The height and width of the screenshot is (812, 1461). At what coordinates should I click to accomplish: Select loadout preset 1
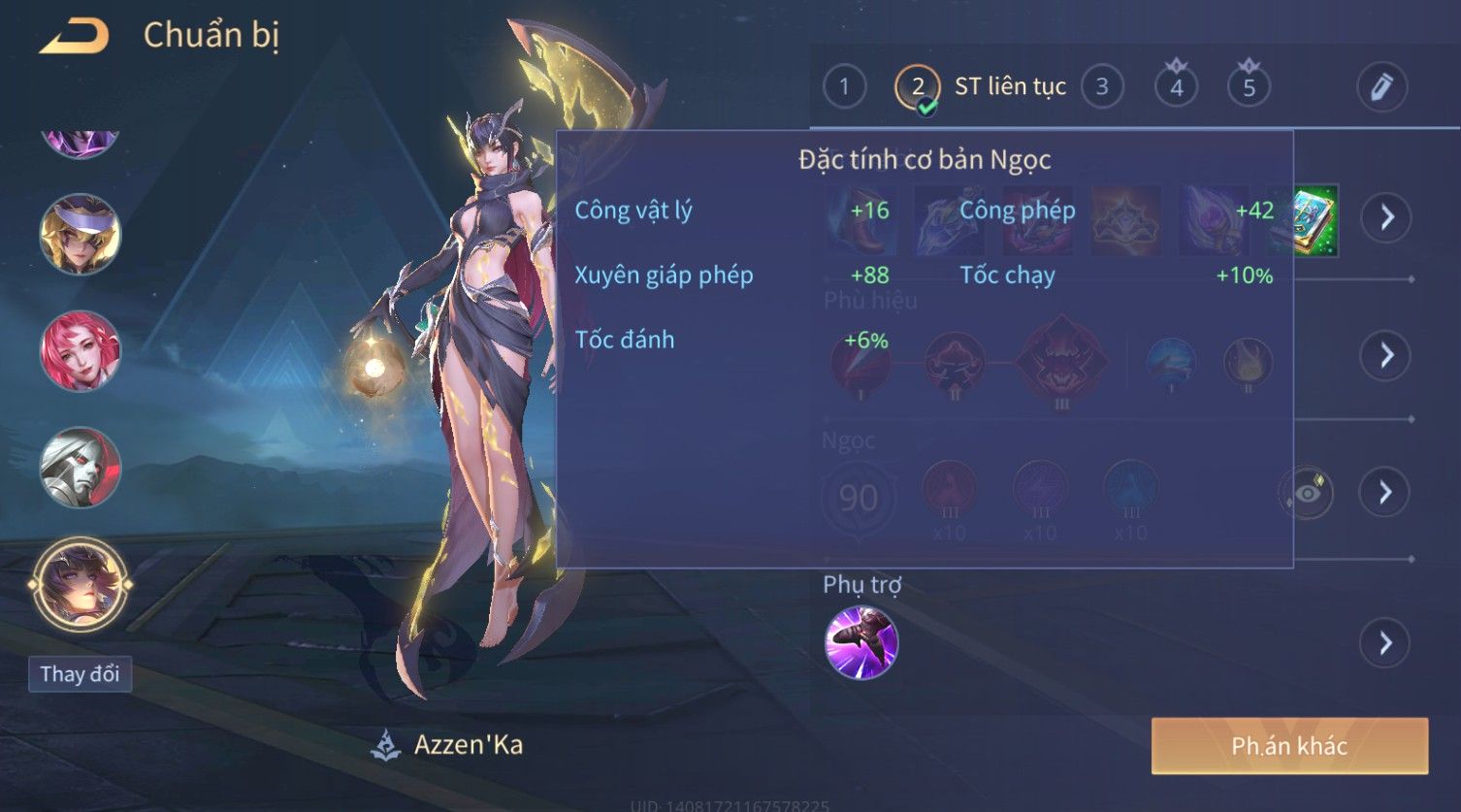tap(844, 87)
